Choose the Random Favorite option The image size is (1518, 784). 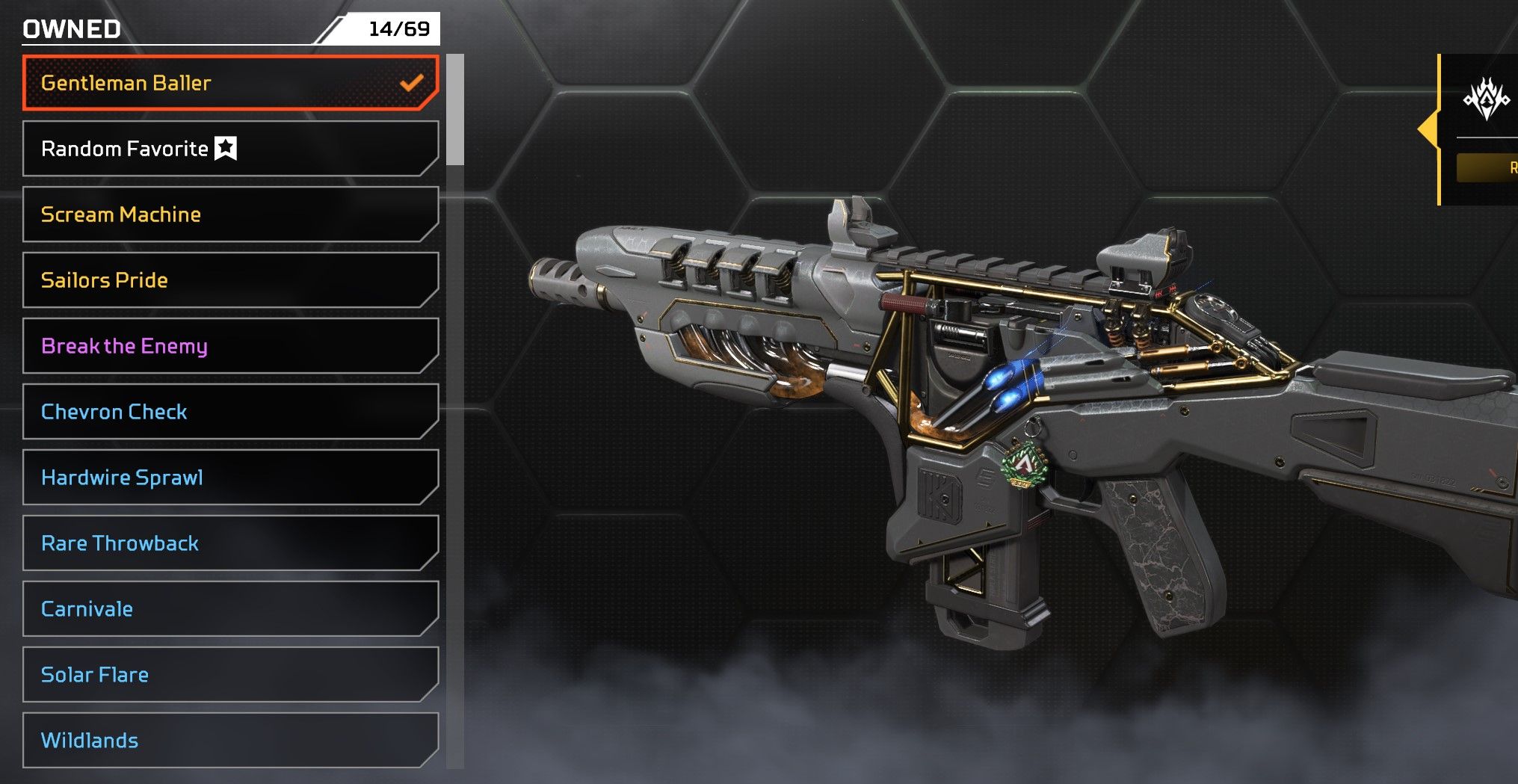(230, 149)
